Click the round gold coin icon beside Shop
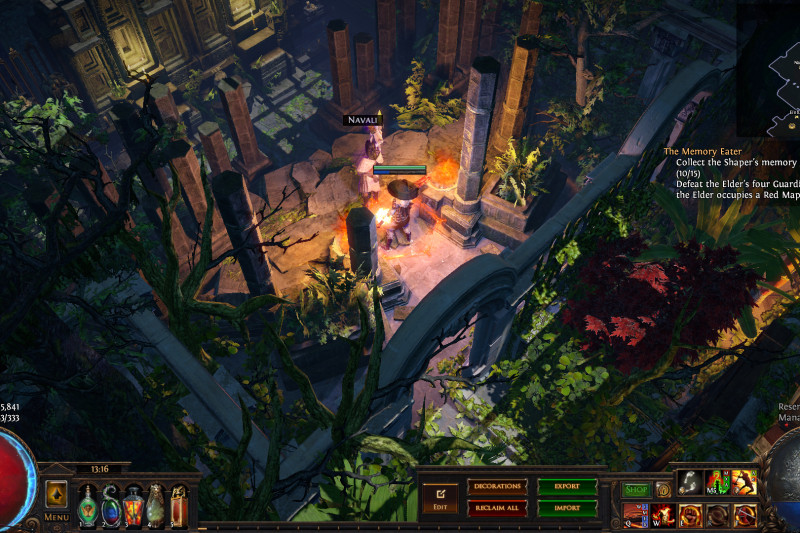This screenshot has height=533, width=800. 662,490
